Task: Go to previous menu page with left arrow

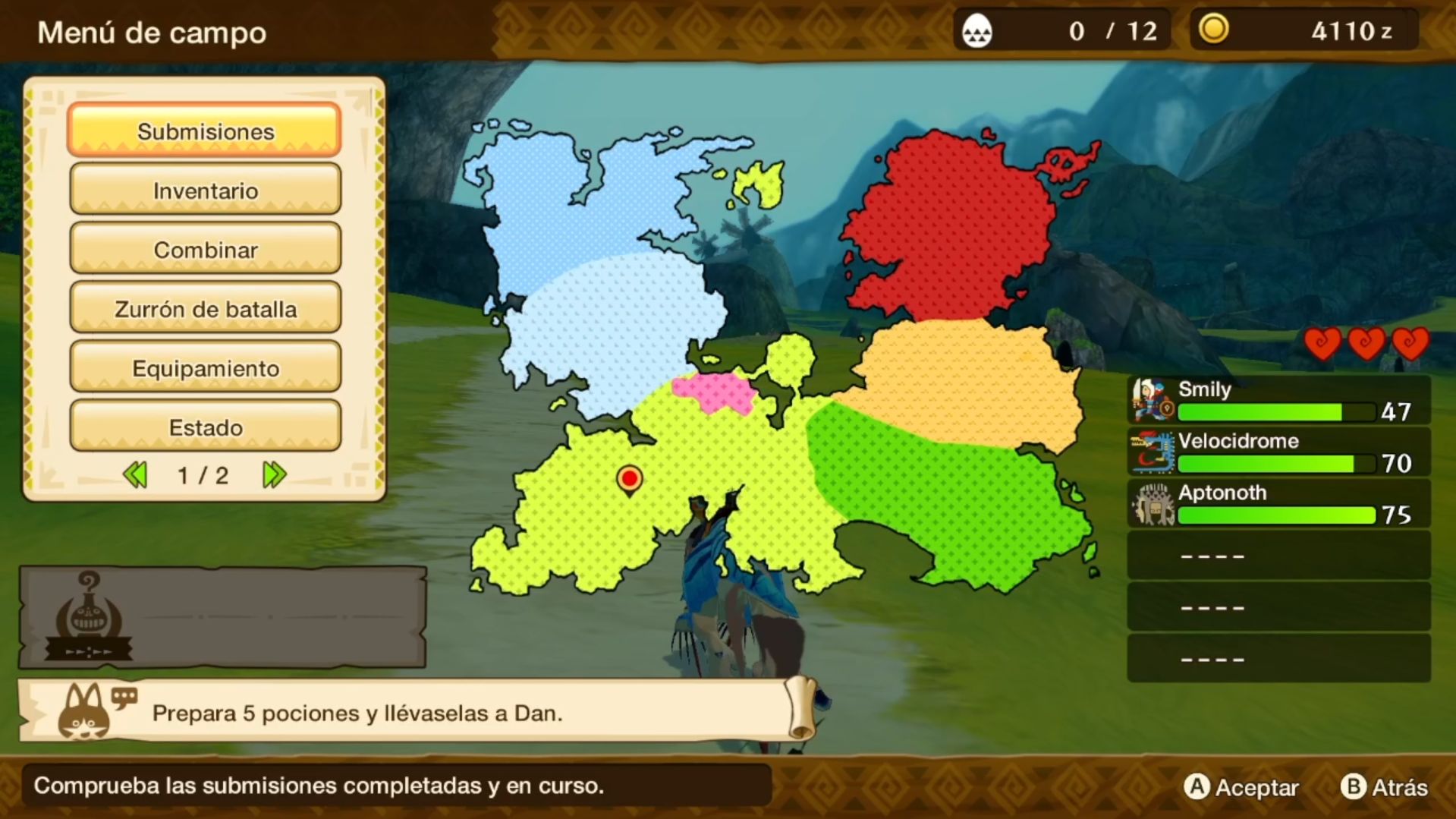Action: coord(135,475)
